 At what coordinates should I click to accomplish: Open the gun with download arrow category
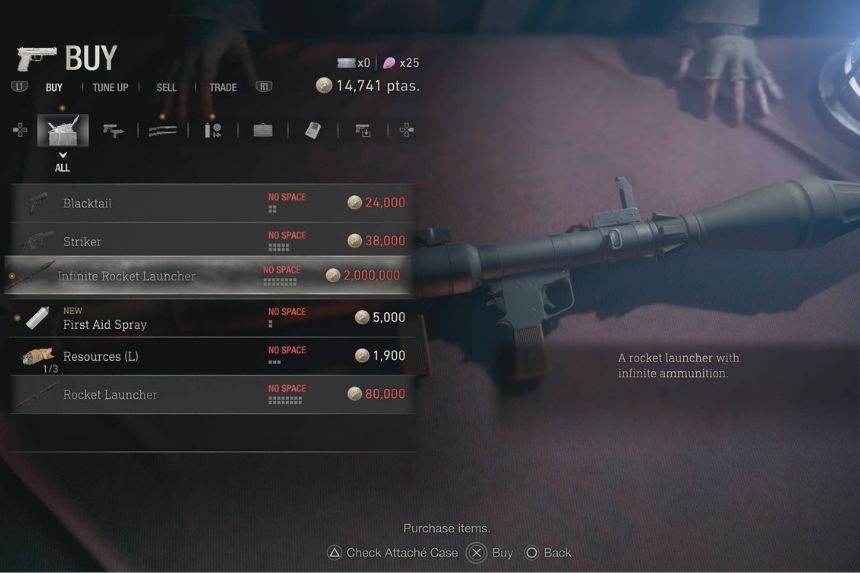pyautogui.click(x=361, y=131)
